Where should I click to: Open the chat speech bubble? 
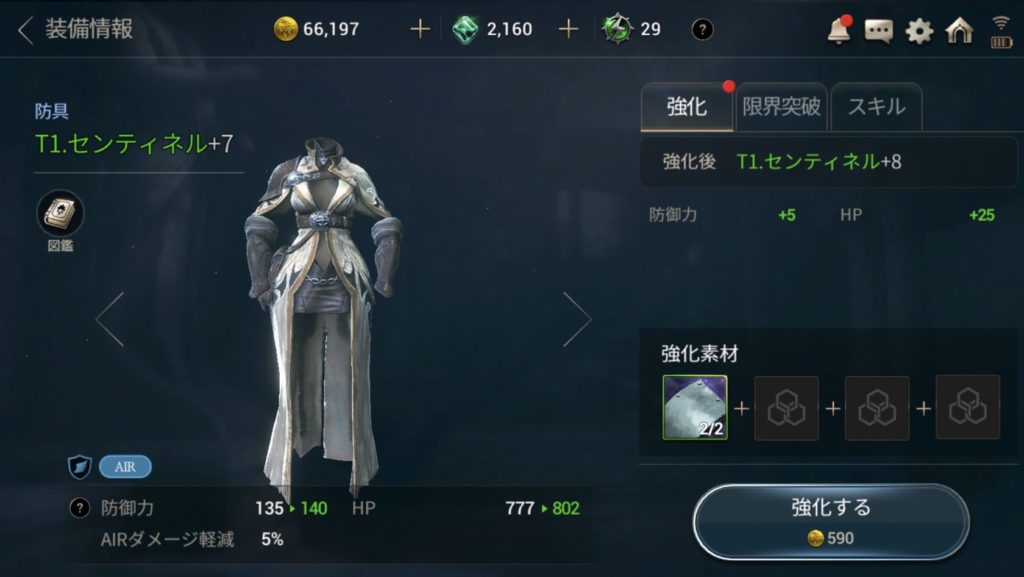tap(879, 31)
